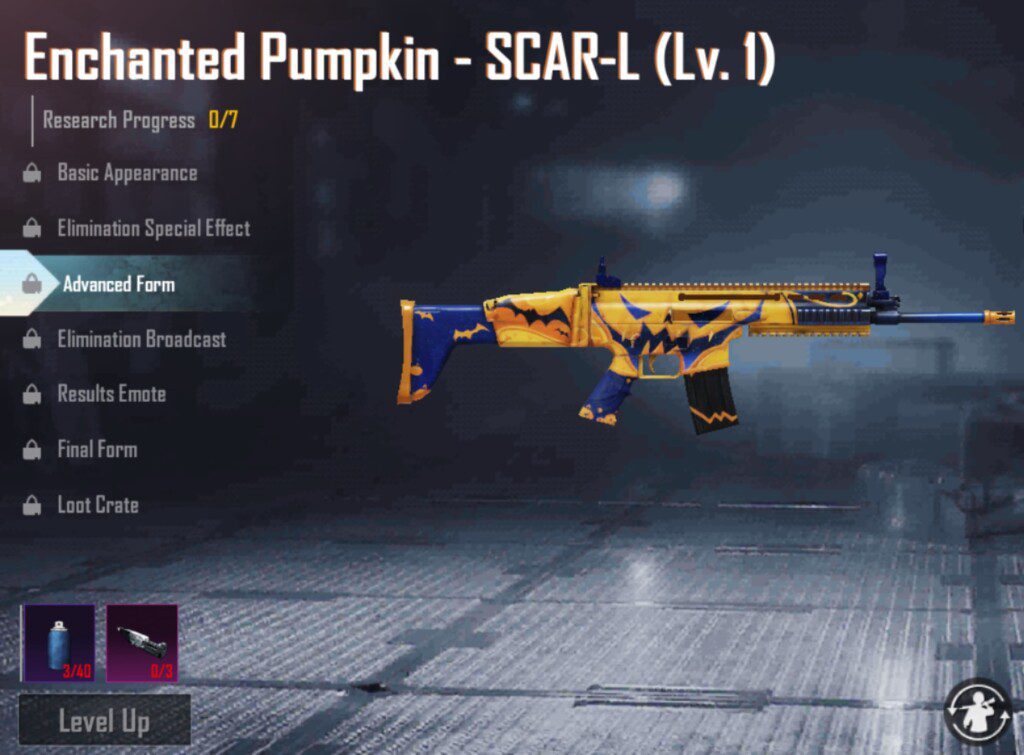
Task: Choose the Advanced Form entry
Action: [x=118, y=284]
